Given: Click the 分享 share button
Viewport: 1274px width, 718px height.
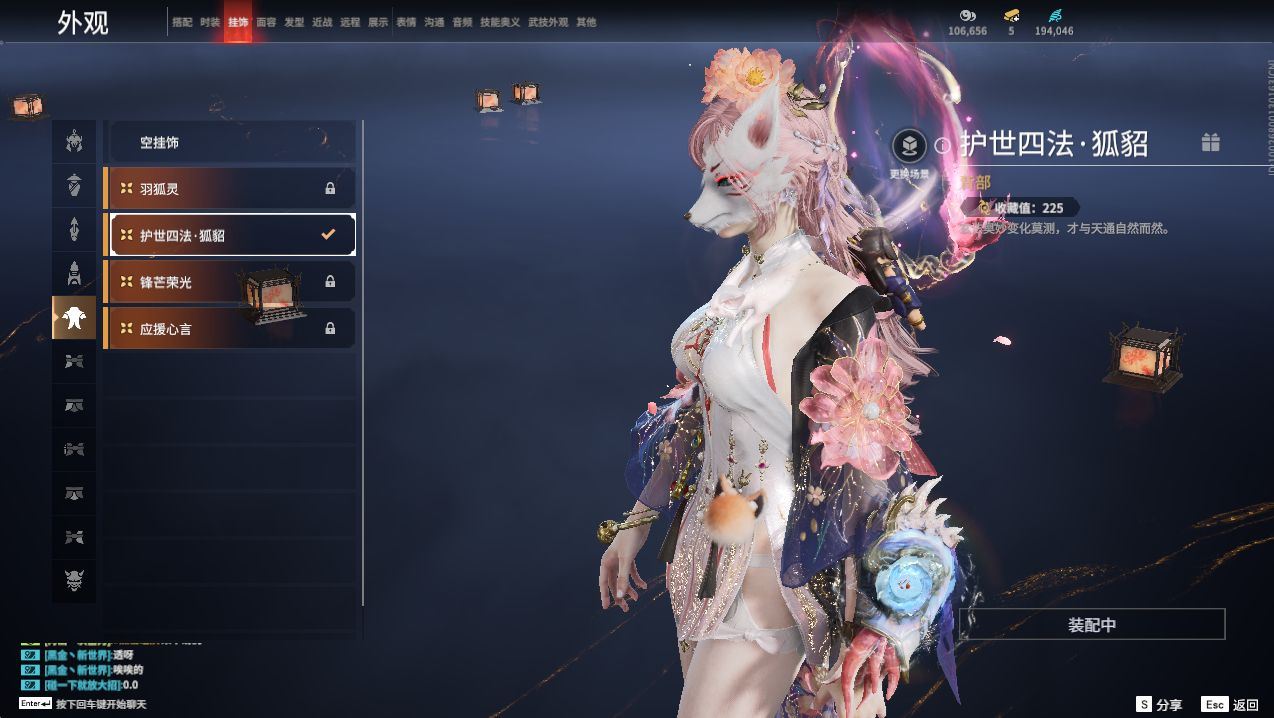Looking at the screenshot, I should click(x=1159, y=704).
